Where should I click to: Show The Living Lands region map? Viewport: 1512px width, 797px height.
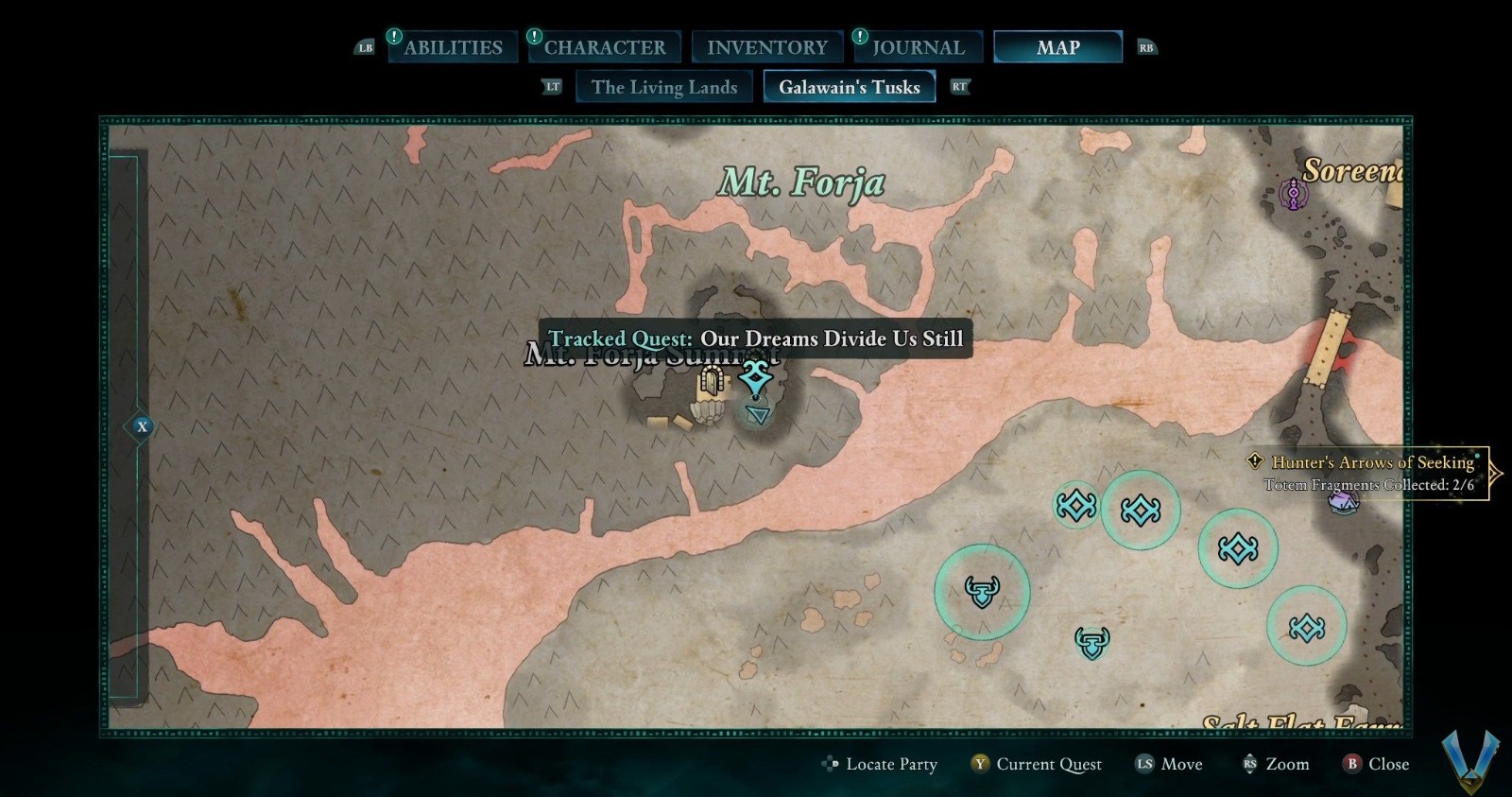pyautogui.click(x=663, y=87)
